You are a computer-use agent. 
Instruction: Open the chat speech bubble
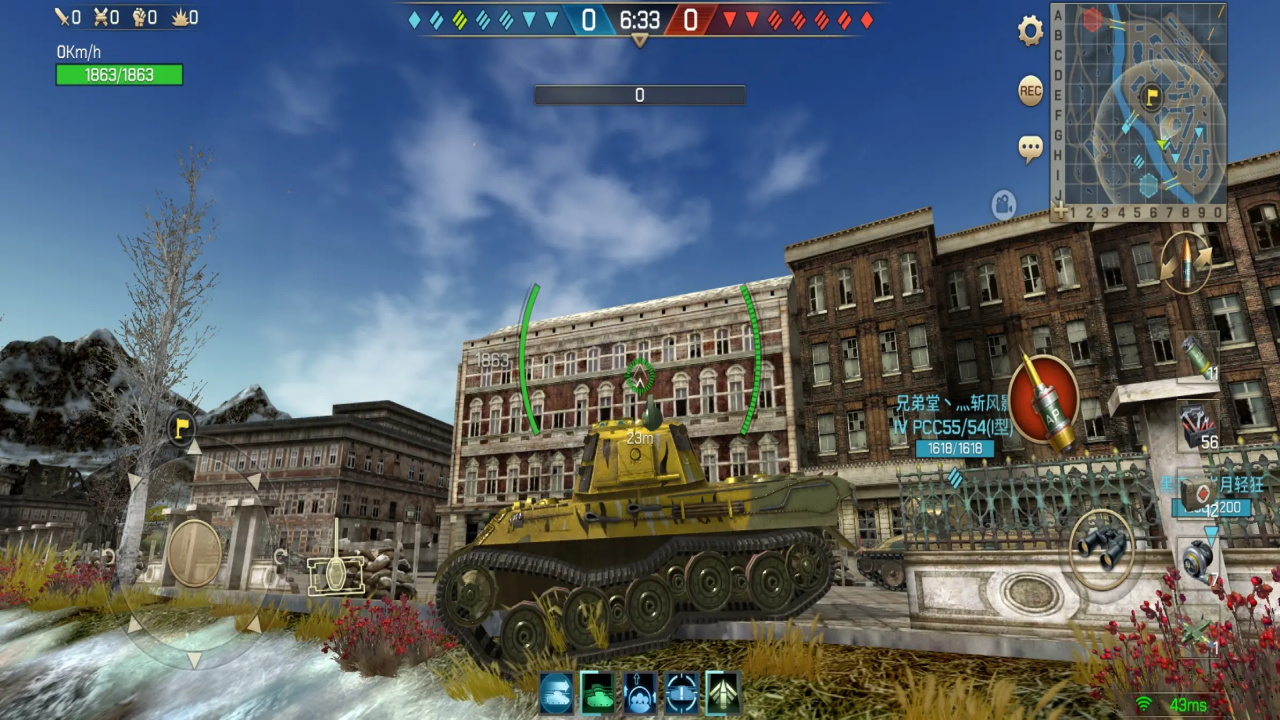point(1030,149)
